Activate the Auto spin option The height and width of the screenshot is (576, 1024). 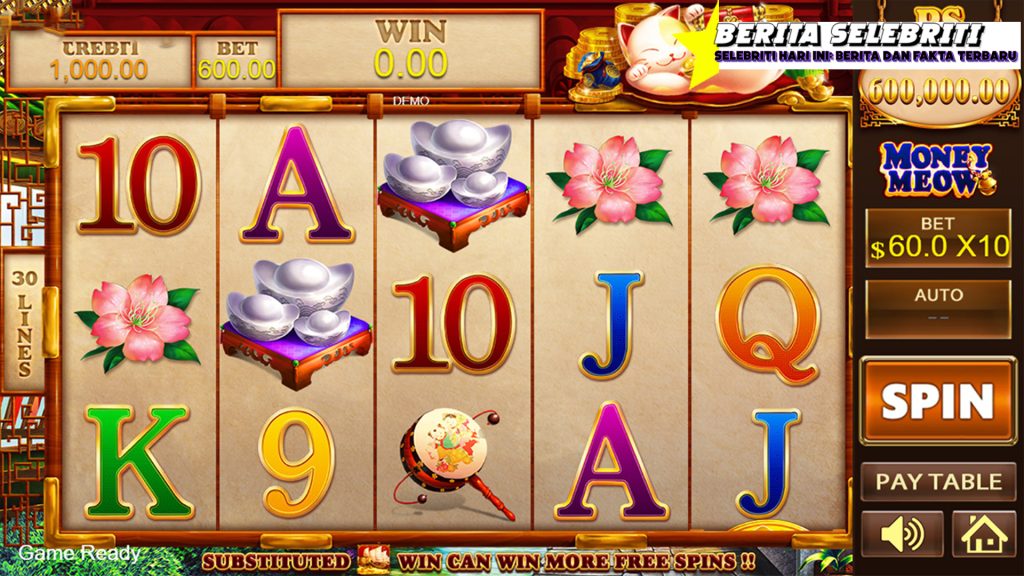(938, 307)
